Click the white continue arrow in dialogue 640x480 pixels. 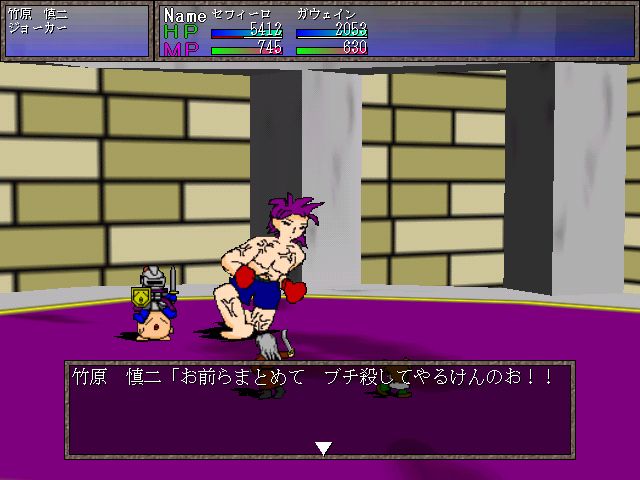coord(323,448)
